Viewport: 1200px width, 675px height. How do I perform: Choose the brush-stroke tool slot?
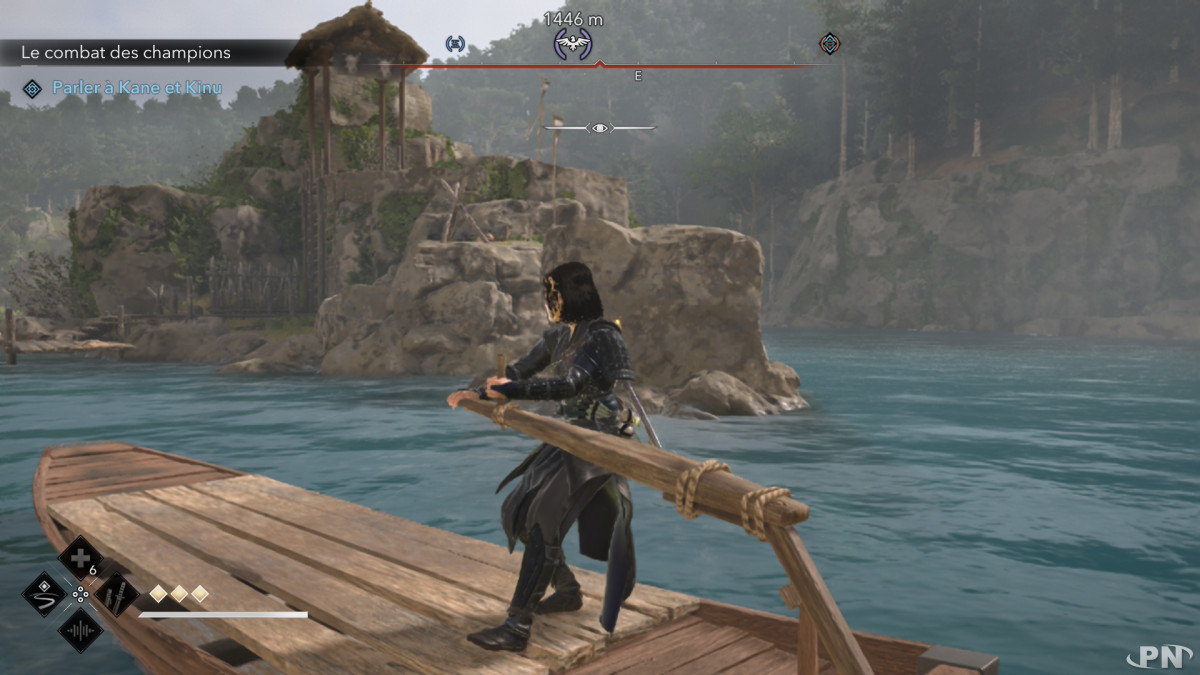[x=44, y=594]
